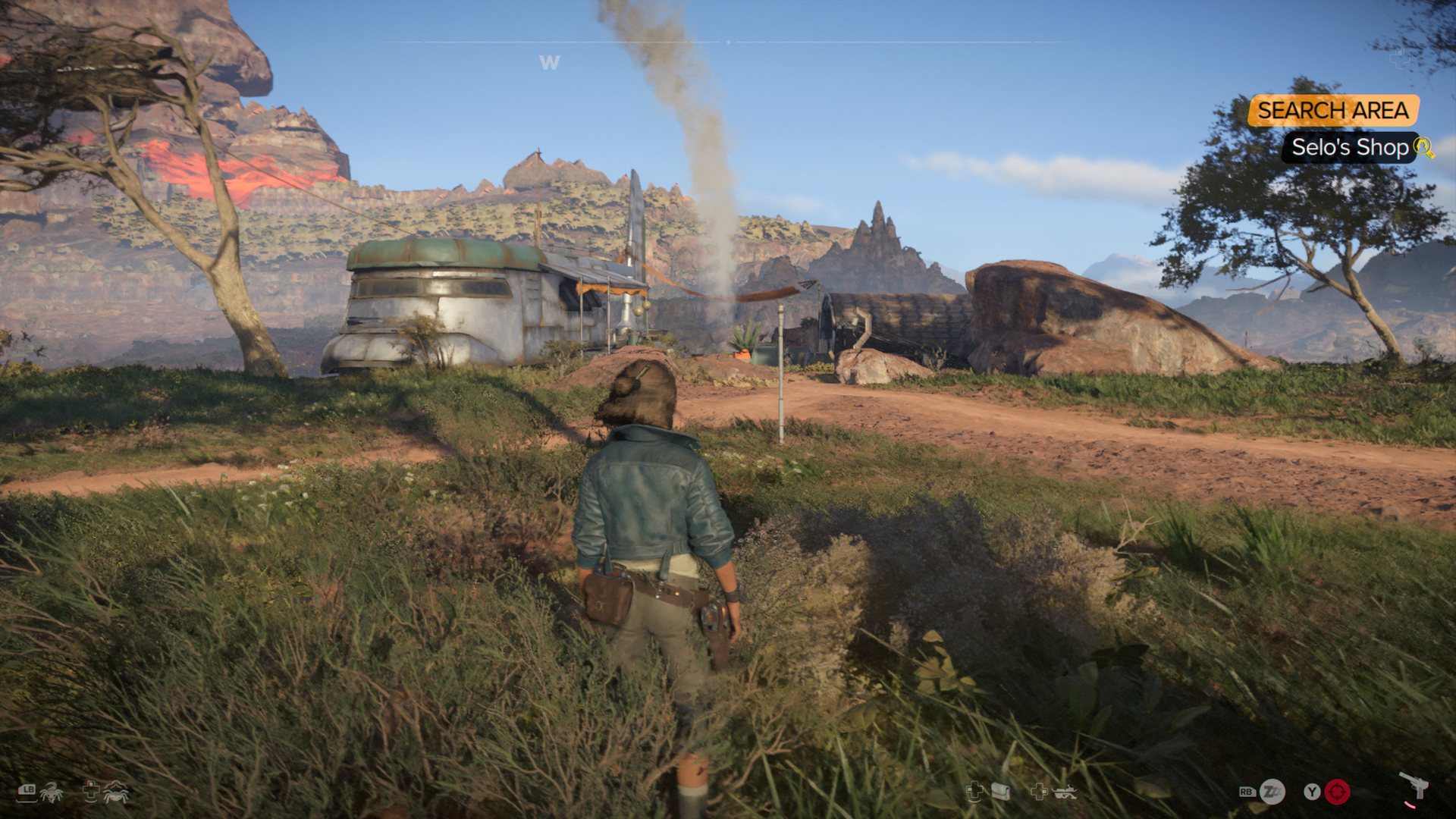This screenshot has height=819, width=1456.
Task: Use the healing pouch item icon
Action: point(1000,792)
